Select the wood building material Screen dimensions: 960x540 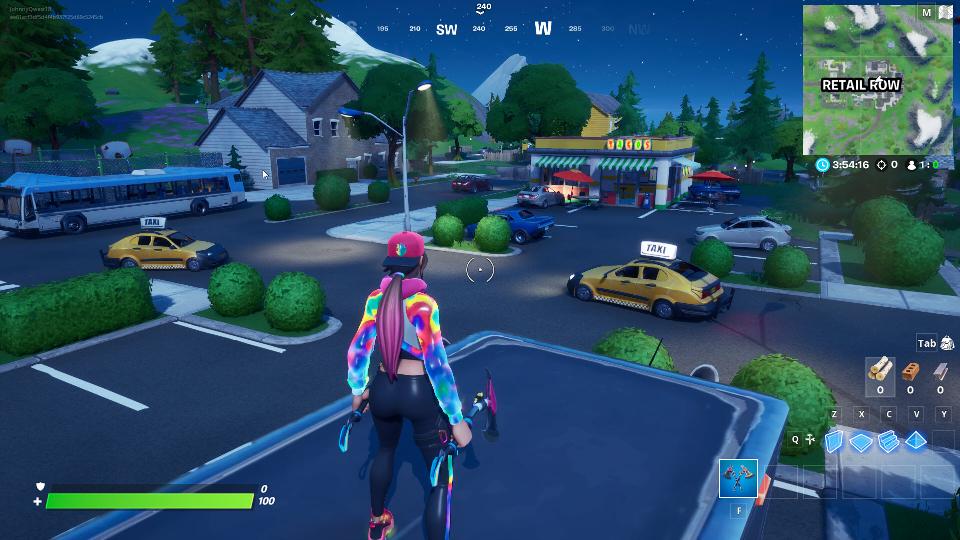pyautogui.click(x=880, y=371)
